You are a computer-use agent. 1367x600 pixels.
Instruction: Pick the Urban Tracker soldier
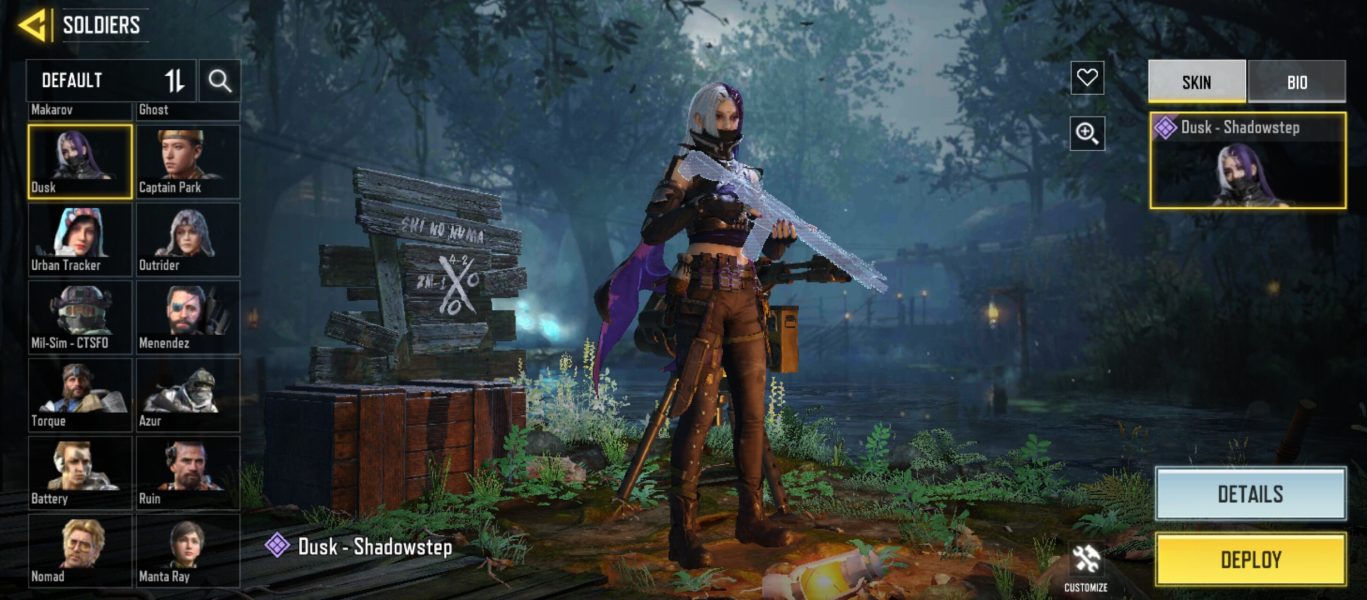80,239
